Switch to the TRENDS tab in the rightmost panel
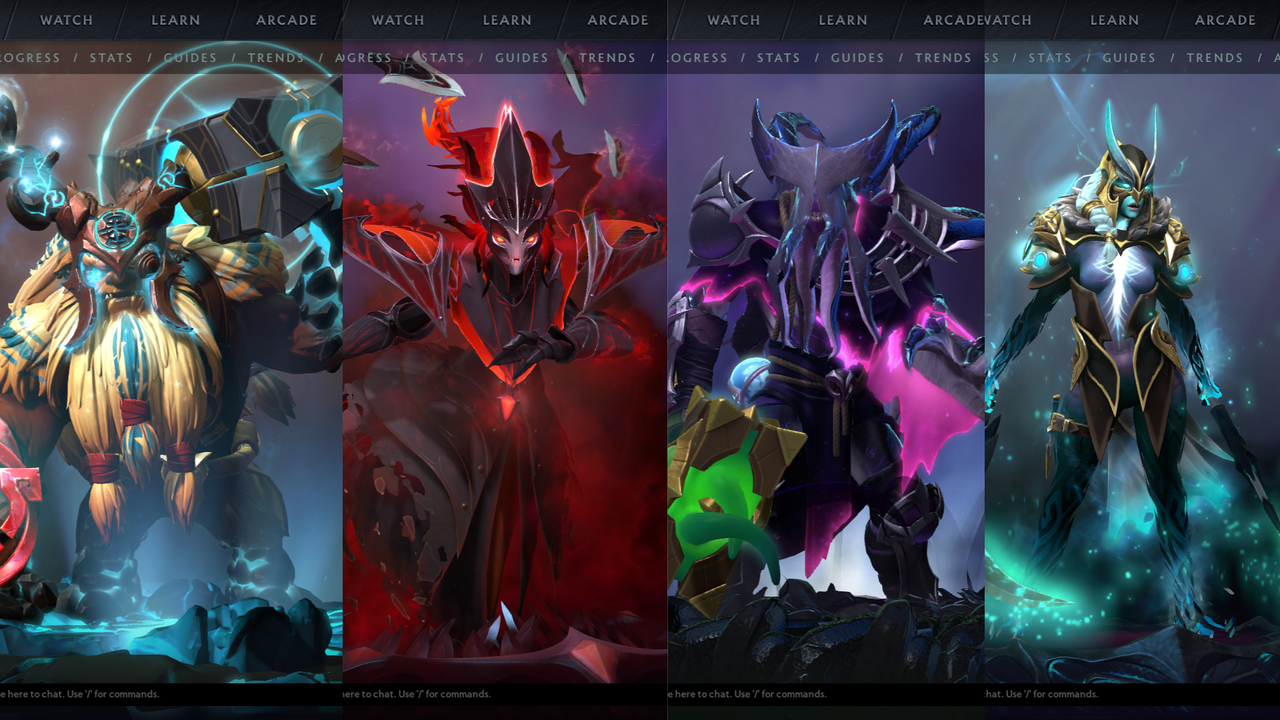The image size is (1280, 720). coord(1215,58)
